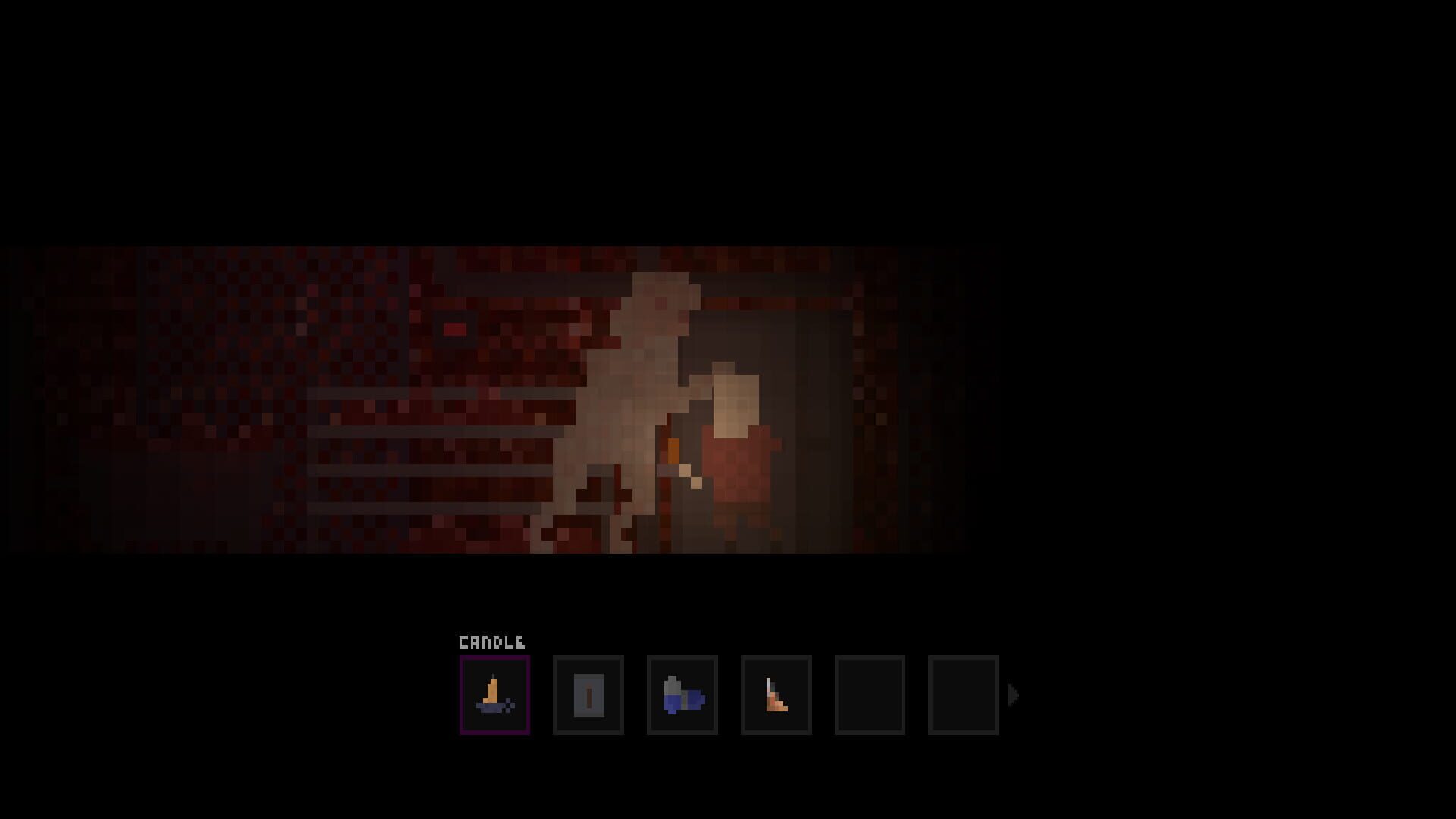1456x819 pixels.
Task: Expand the inventory with the right arrow
Action: coord(1014,692)
